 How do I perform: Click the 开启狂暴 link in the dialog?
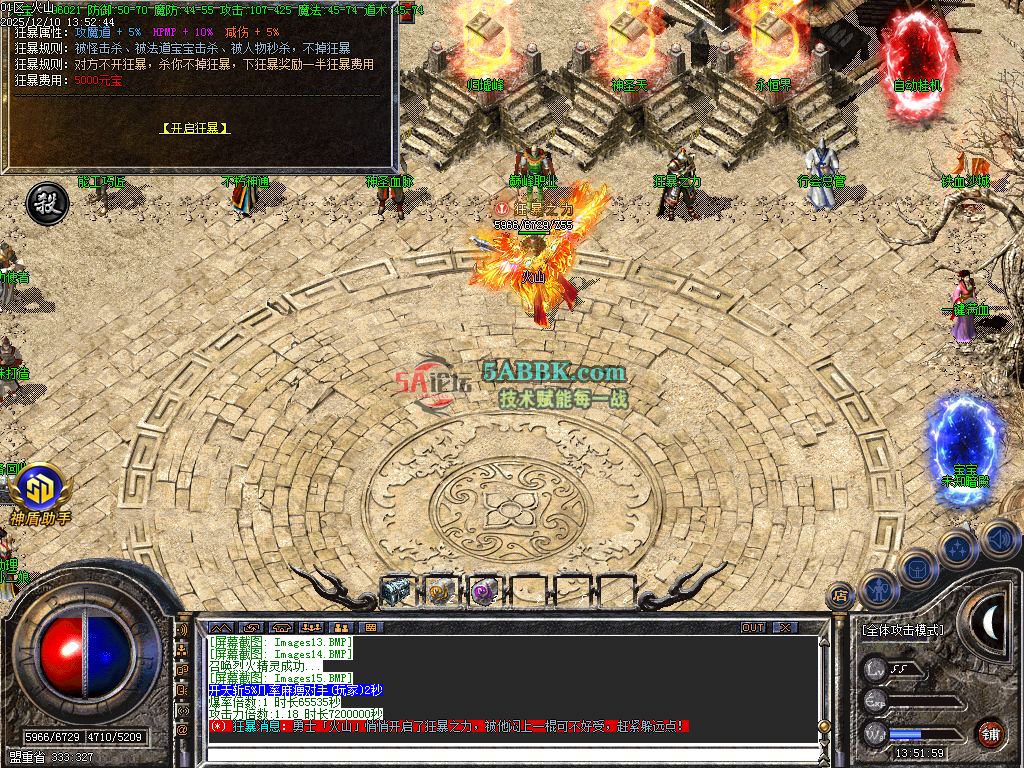[195, 128]
